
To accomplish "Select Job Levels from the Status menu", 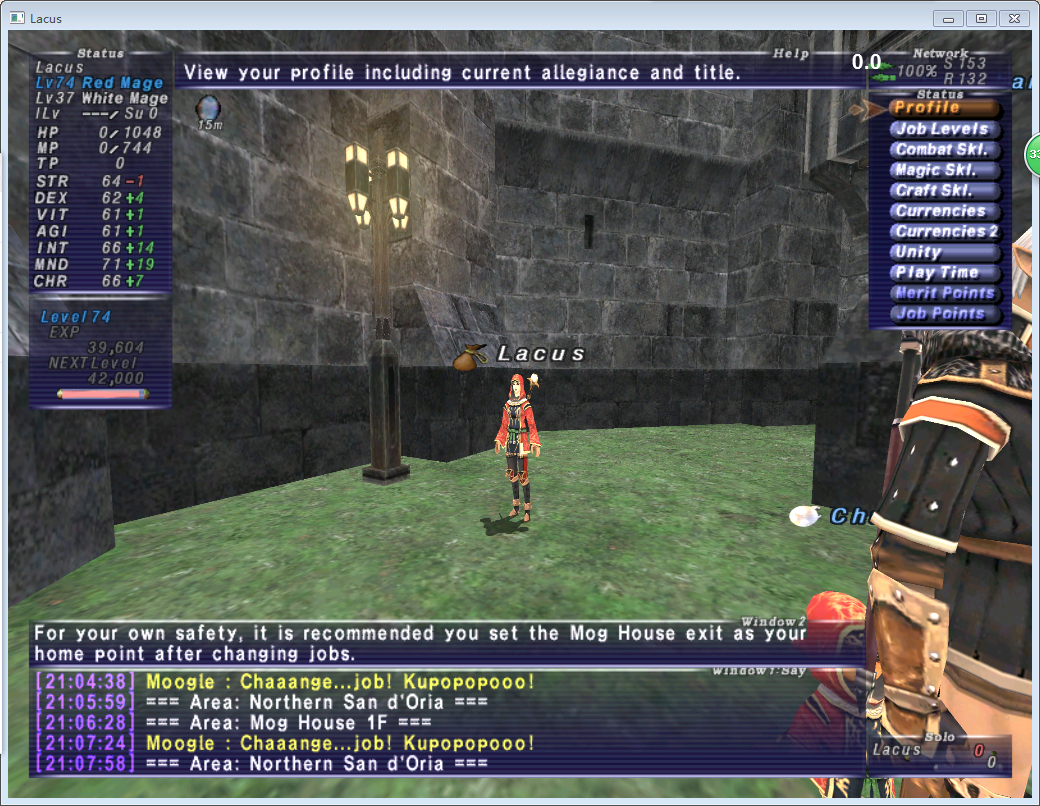I will [x=943, y=129].
